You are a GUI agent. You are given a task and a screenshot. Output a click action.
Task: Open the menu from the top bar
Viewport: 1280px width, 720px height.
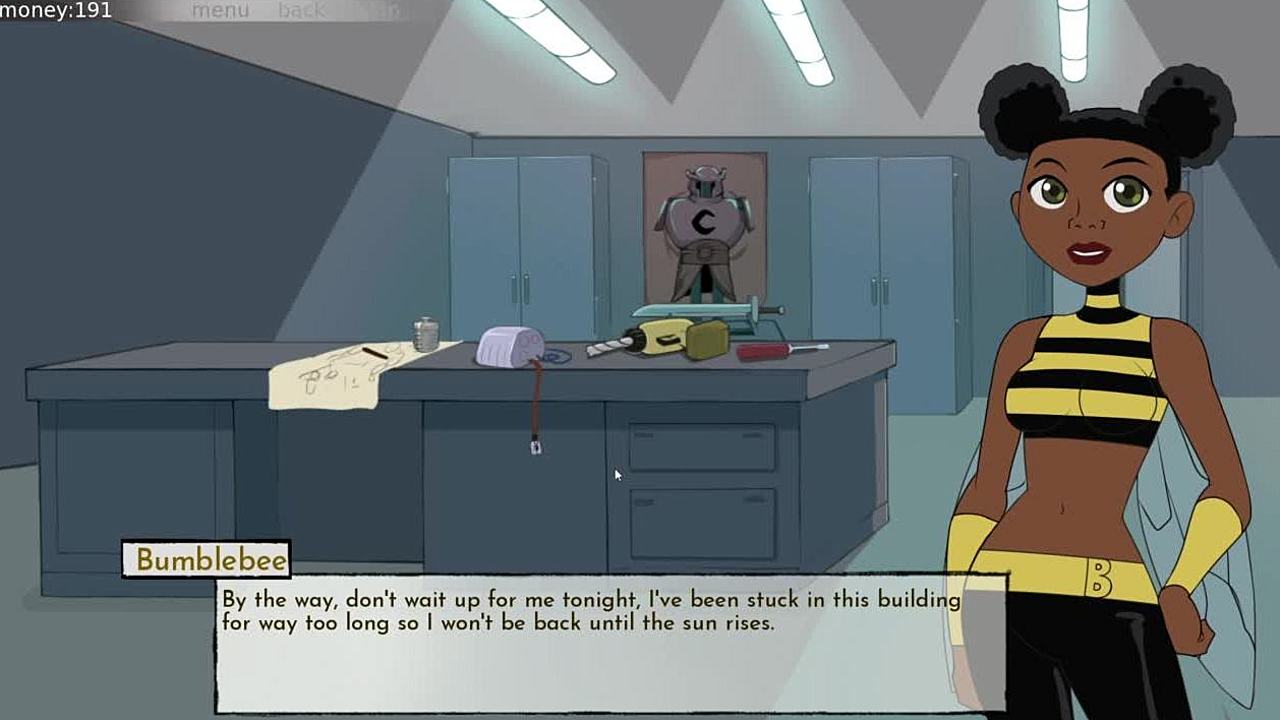[220, 11]
